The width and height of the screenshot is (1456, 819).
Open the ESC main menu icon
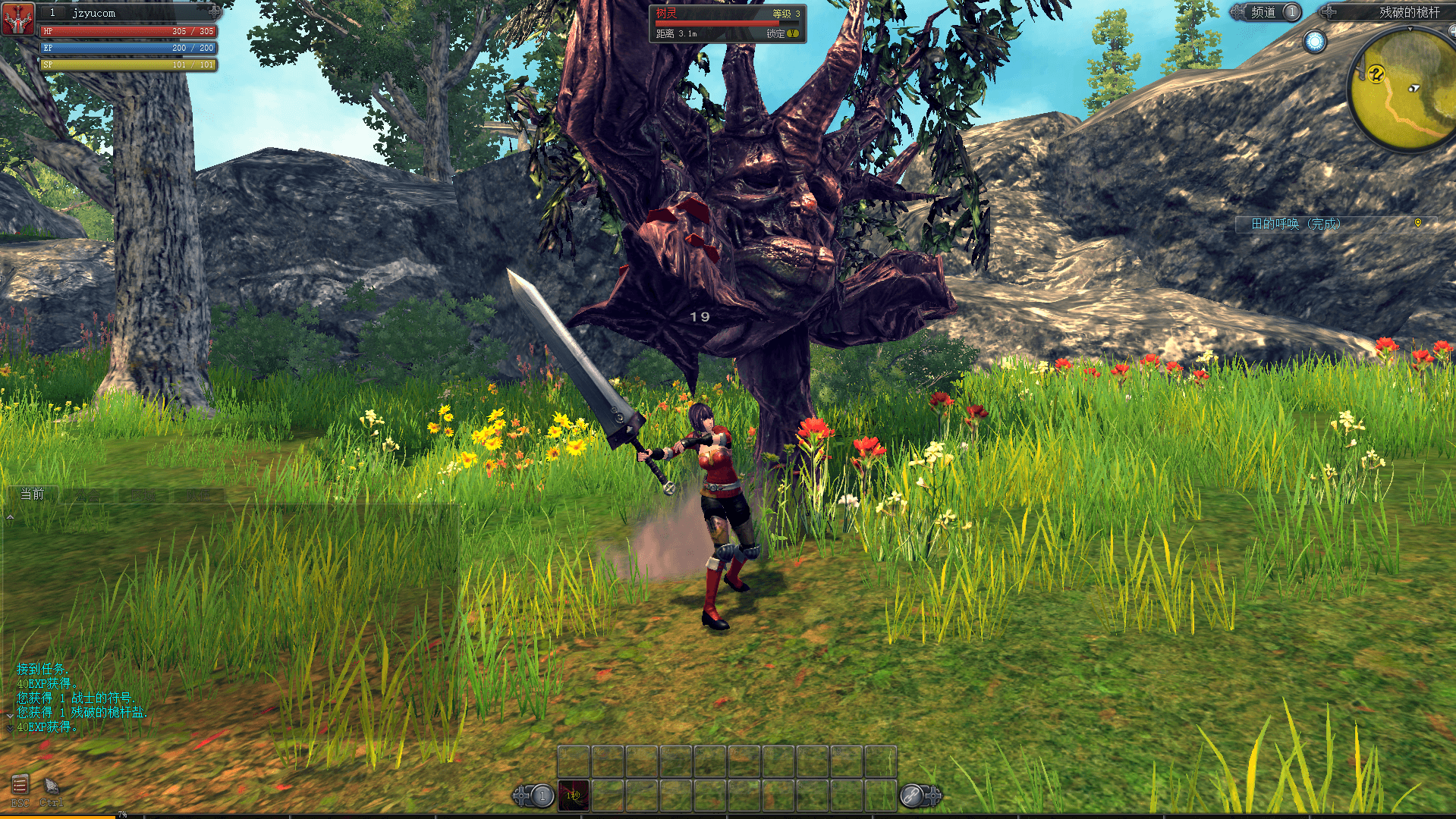(20, 785)
